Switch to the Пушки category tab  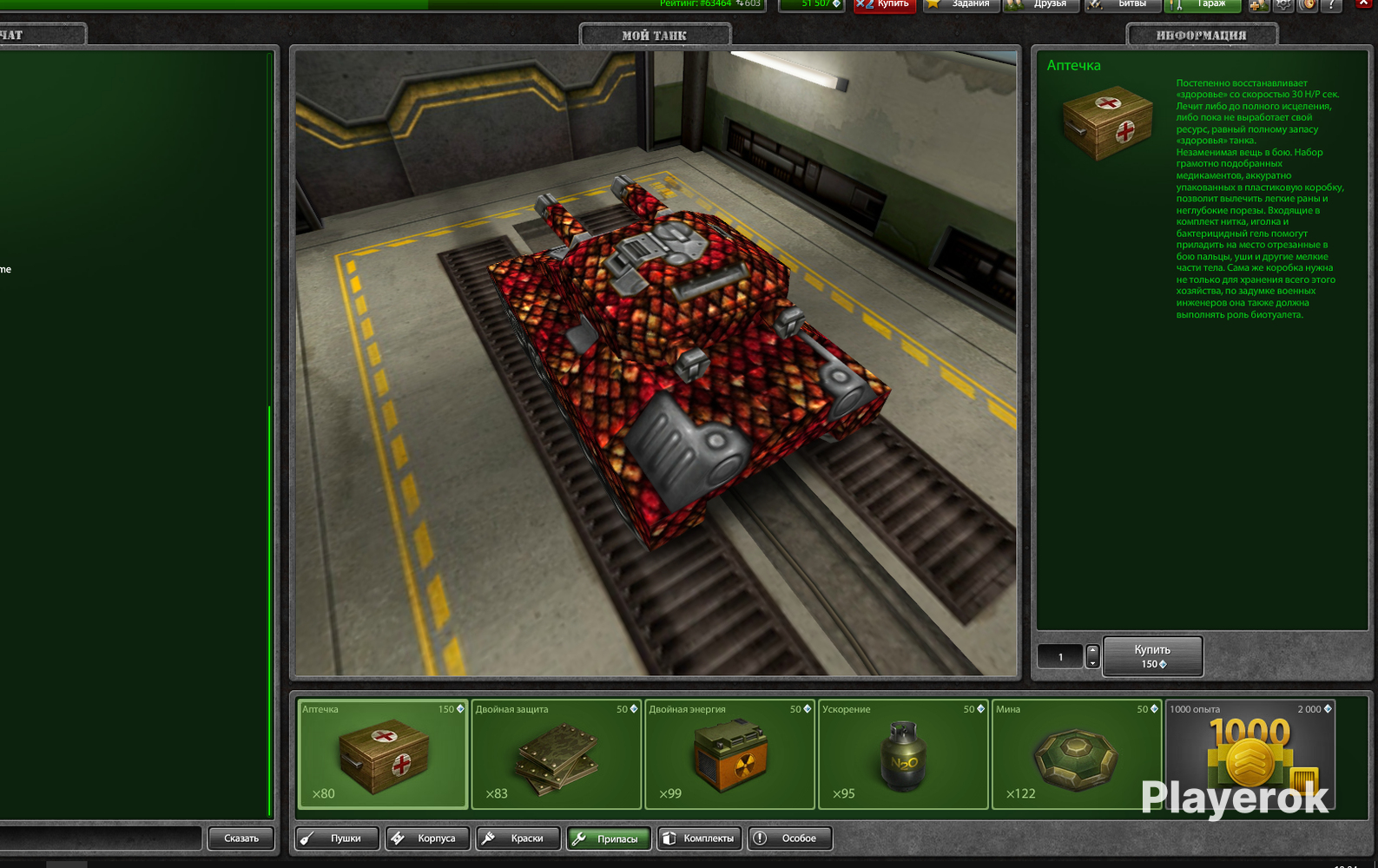pyautogui.click(x=337, y=838)
